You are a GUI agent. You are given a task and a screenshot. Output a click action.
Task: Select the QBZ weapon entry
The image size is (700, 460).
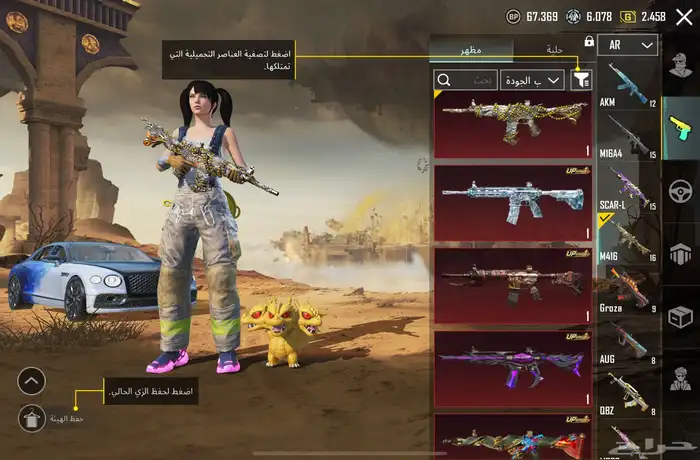point(627,393)
